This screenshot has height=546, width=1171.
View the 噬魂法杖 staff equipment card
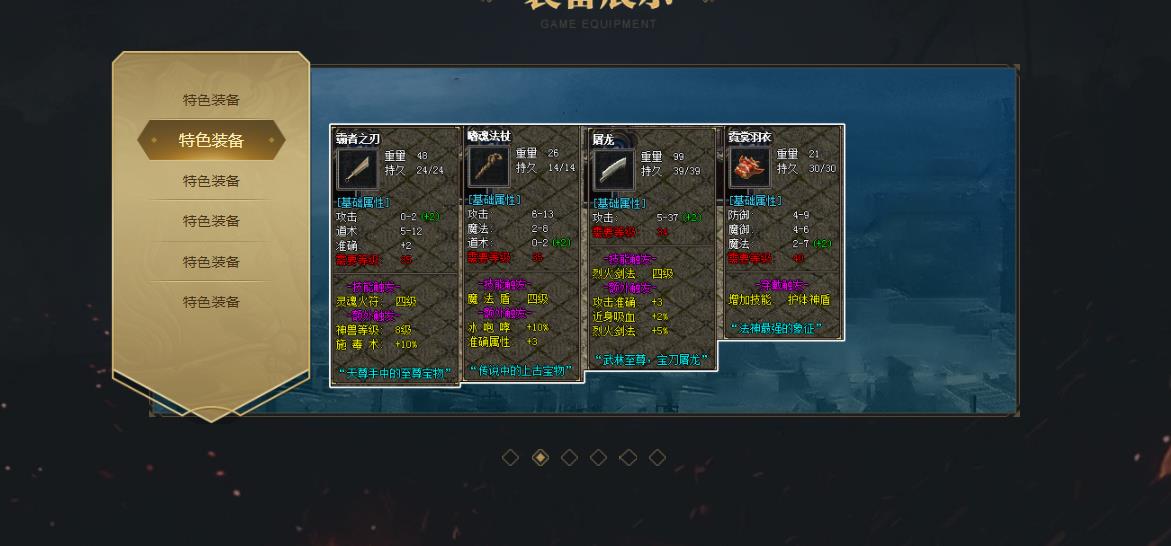522,254
